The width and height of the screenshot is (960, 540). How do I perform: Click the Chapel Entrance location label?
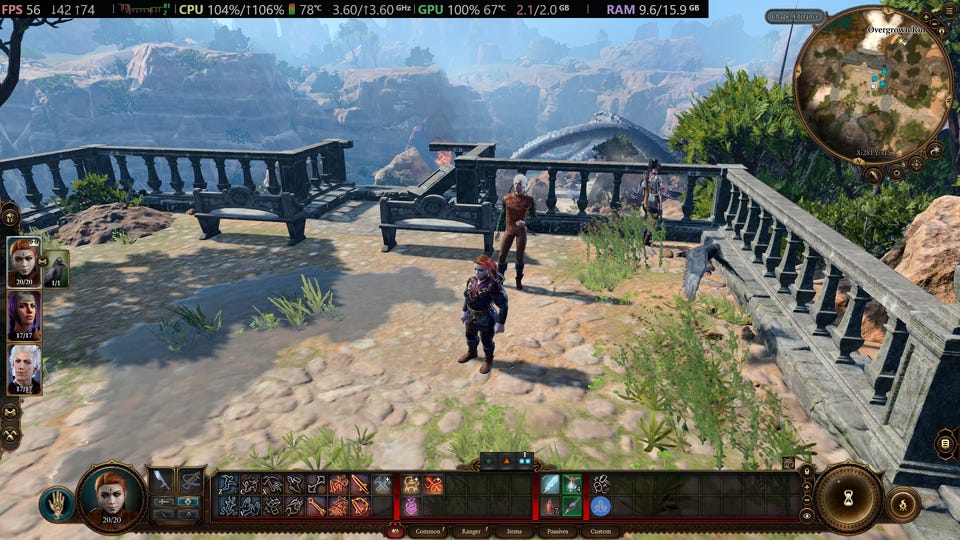coord(795,16)
